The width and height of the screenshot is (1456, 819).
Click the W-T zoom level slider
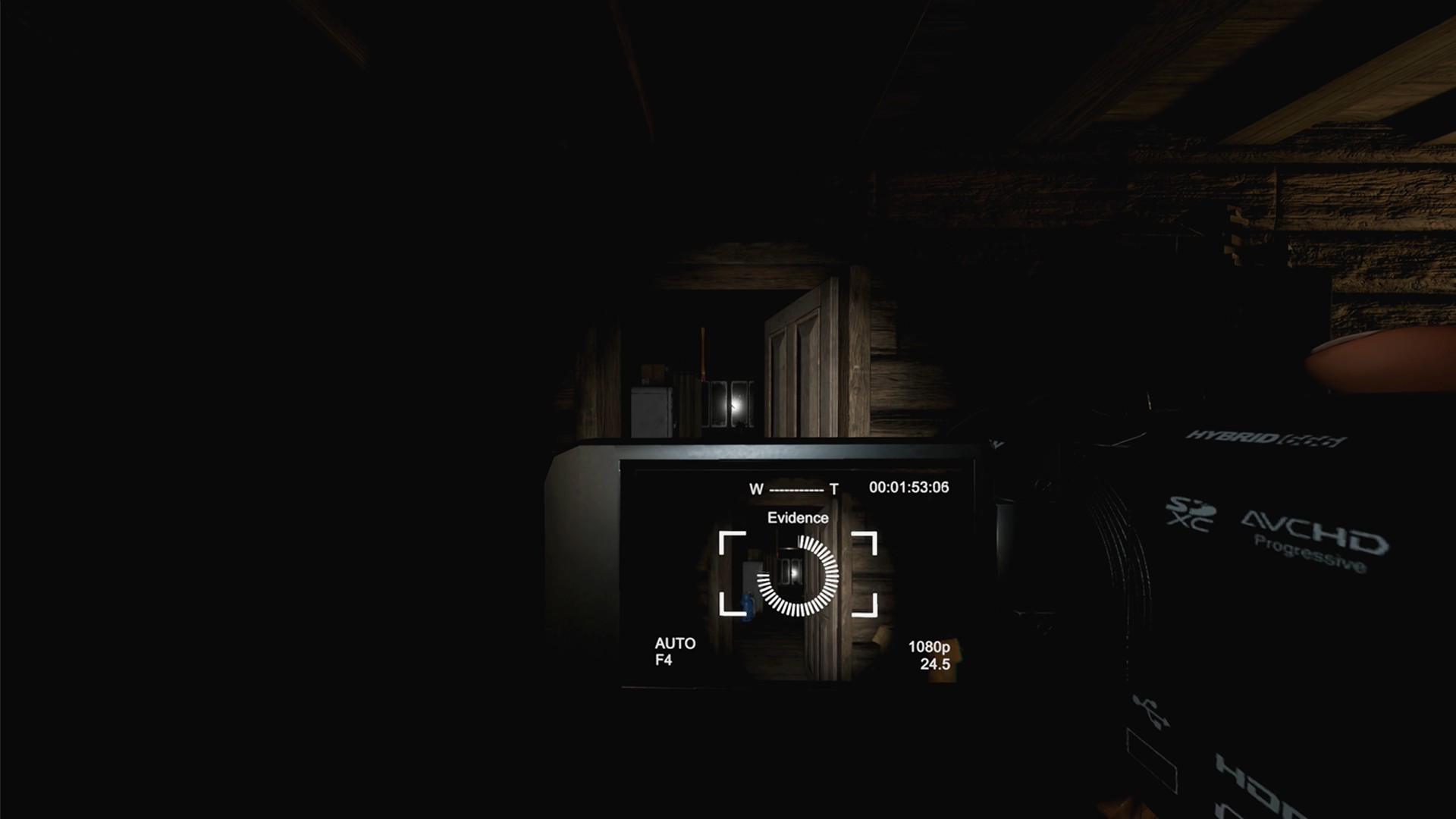tap(796, 488)
